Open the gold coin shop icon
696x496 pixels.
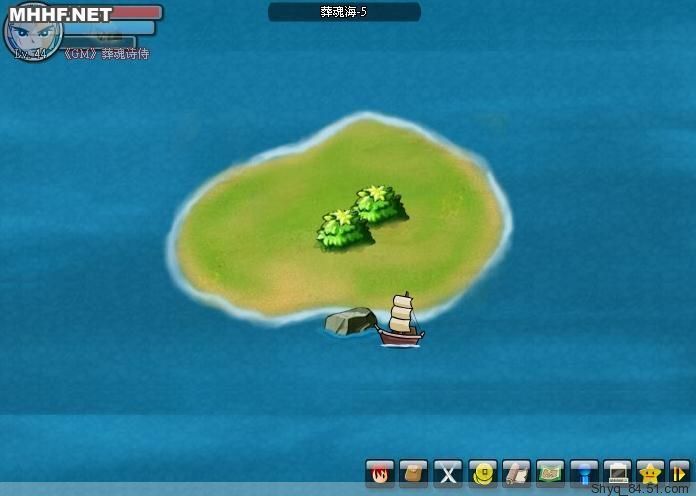coord(482,472)
